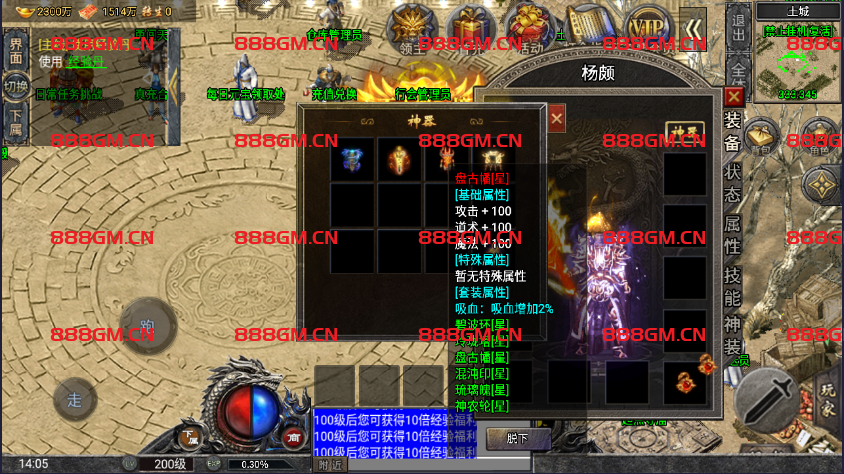Close the 神器 artifact window
Viewport: 844px width, 474px height.
[x=556, y=119]
